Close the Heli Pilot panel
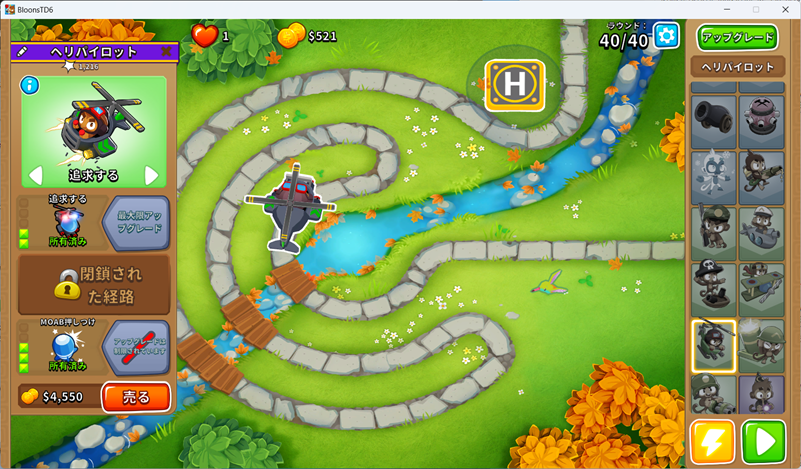Viewport: 801px width, 469px height. (x=166, y=51)
